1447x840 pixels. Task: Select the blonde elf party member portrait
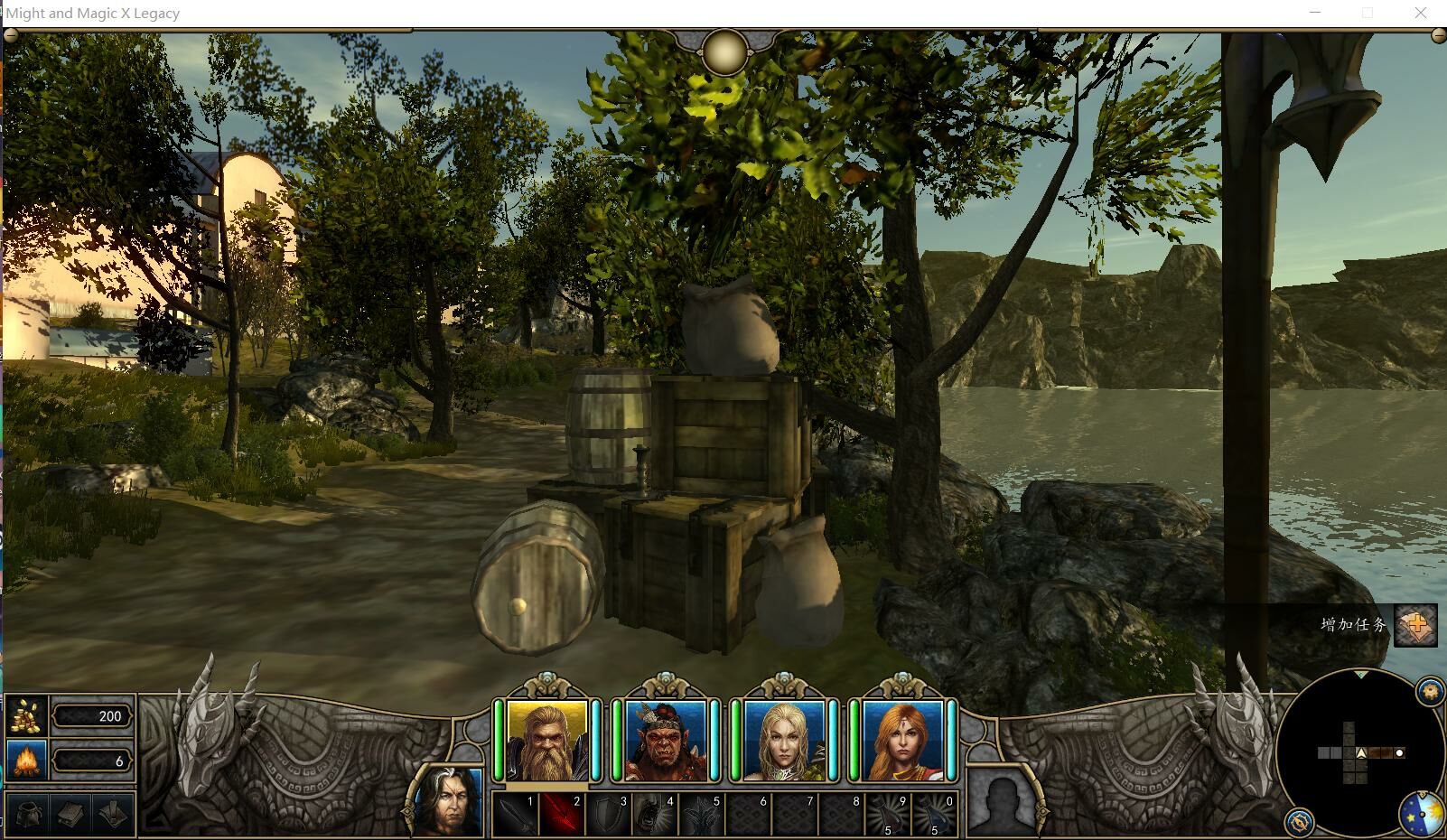point(784,740)
